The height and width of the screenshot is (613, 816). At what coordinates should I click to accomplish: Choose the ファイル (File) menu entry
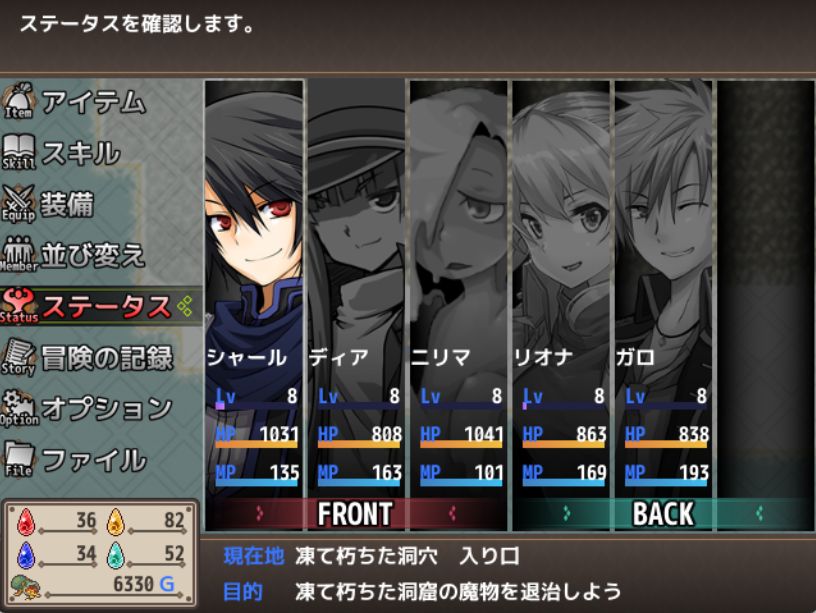(x=92, y=460)
